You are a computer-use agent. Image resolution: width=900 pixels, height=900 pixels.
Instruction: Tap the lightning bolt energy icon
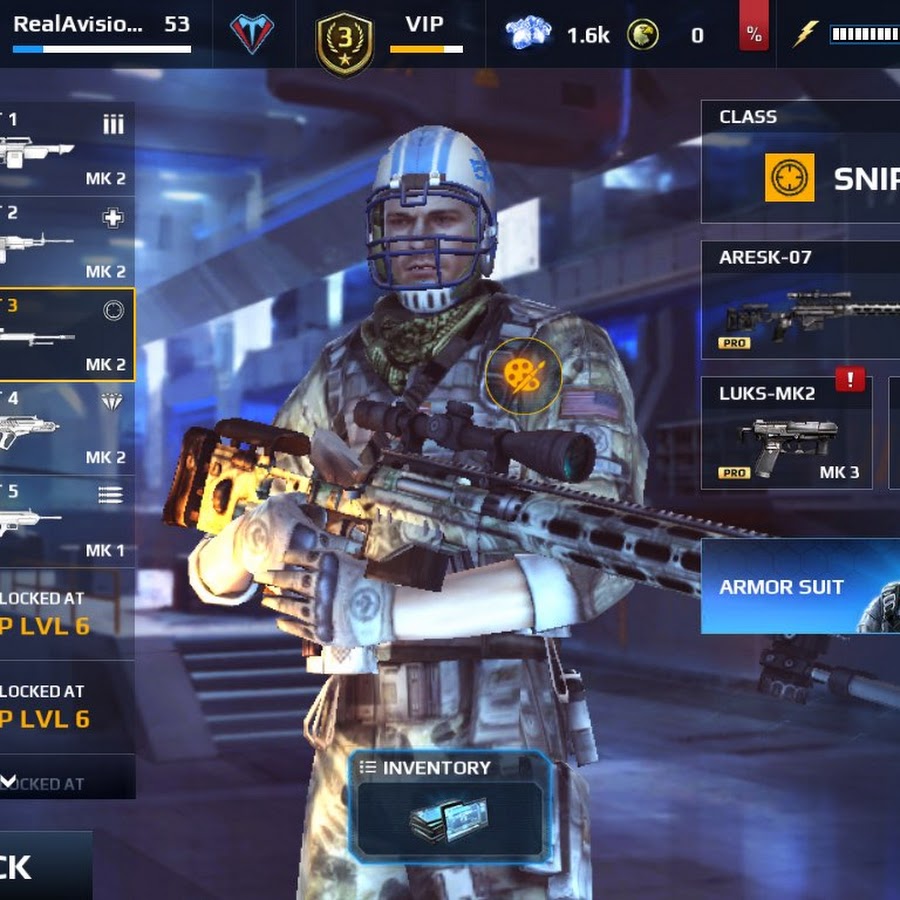tap(806, 35)
